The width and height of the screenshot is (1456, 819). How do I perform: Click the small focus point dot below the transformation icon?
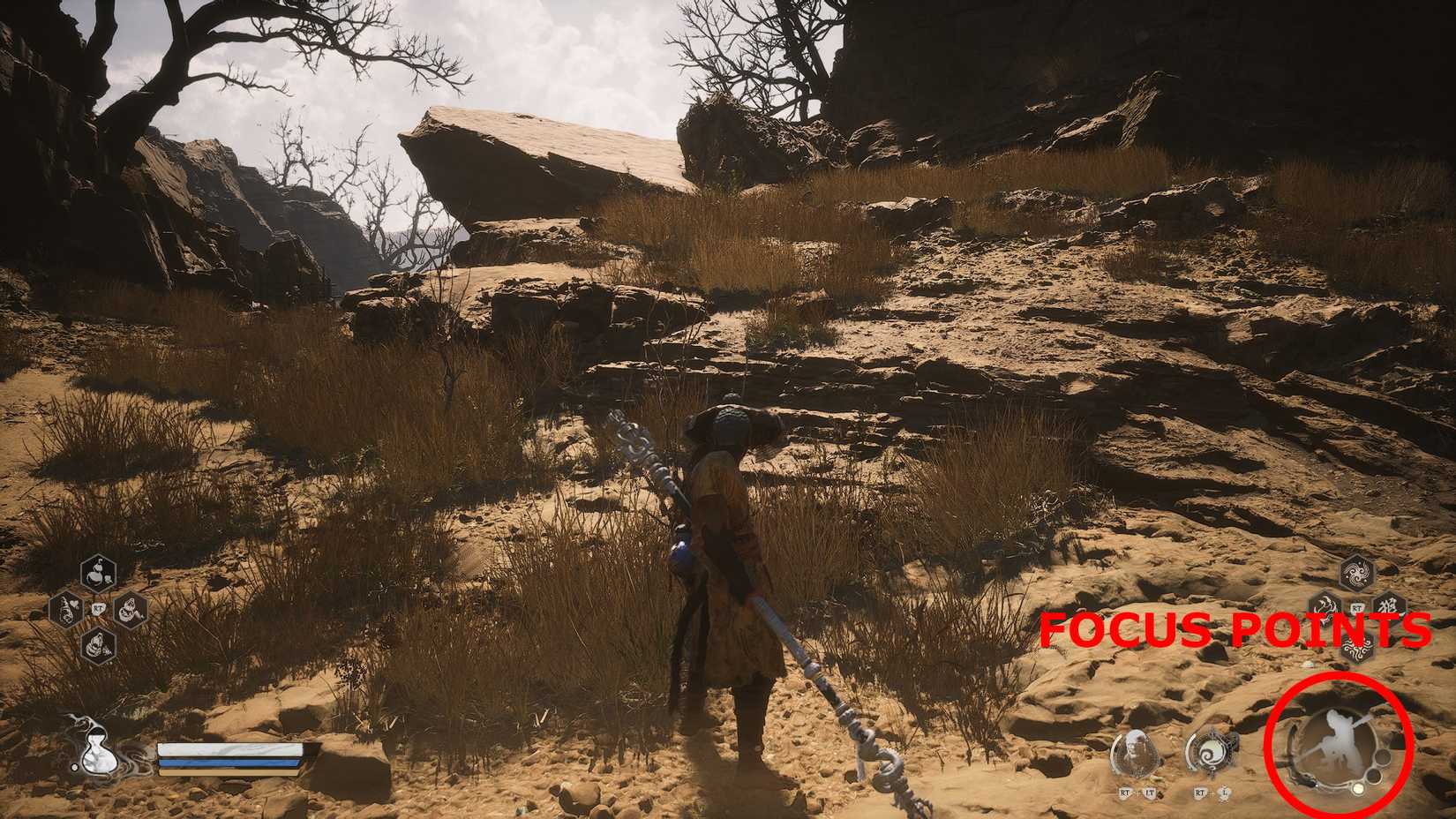[1359, 788]
